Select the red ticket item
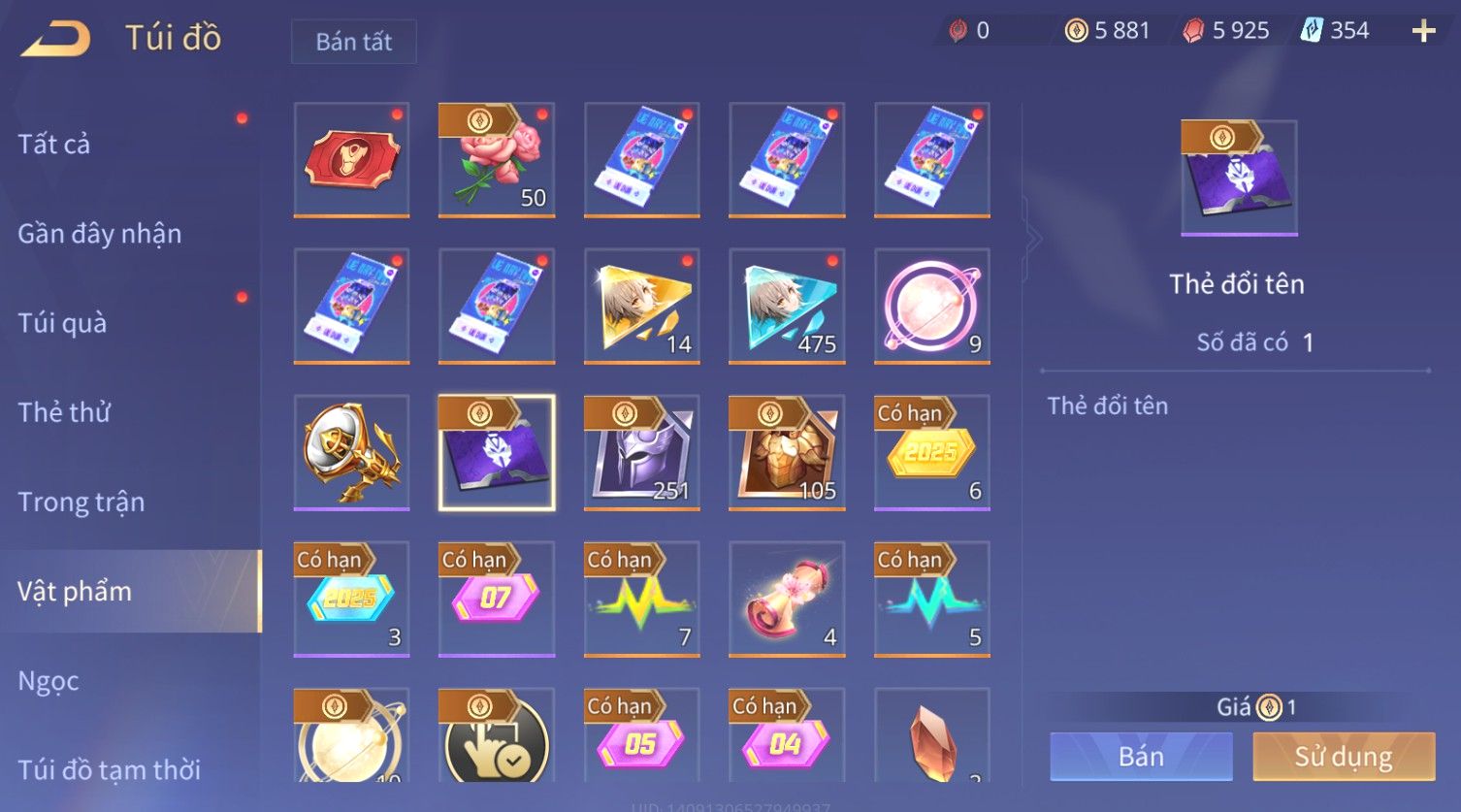The image size is (1461, 812). coord(351,160)
